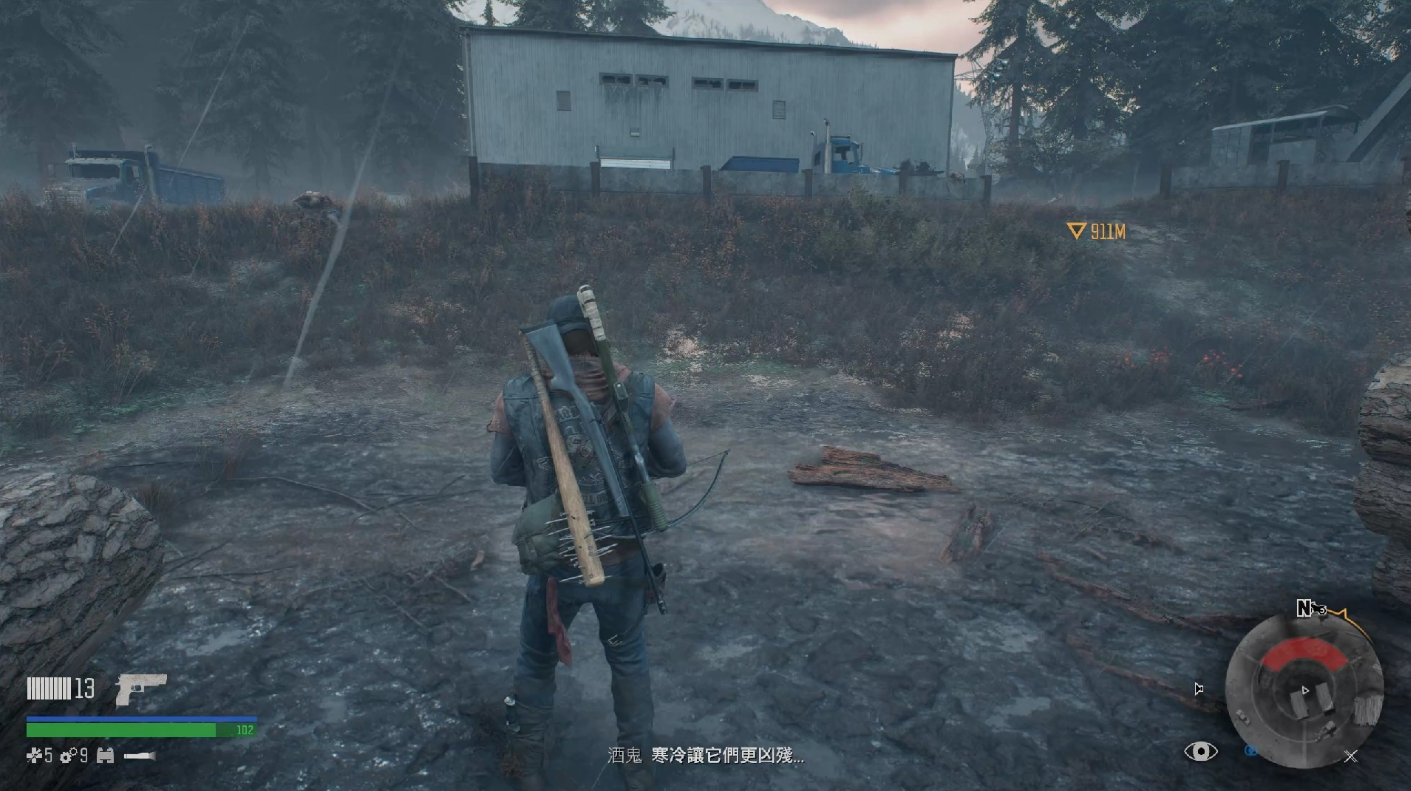This screenshot has width=1411, height=791.
Task: Click the bandage item icon
Action: (x=33, y=756)
